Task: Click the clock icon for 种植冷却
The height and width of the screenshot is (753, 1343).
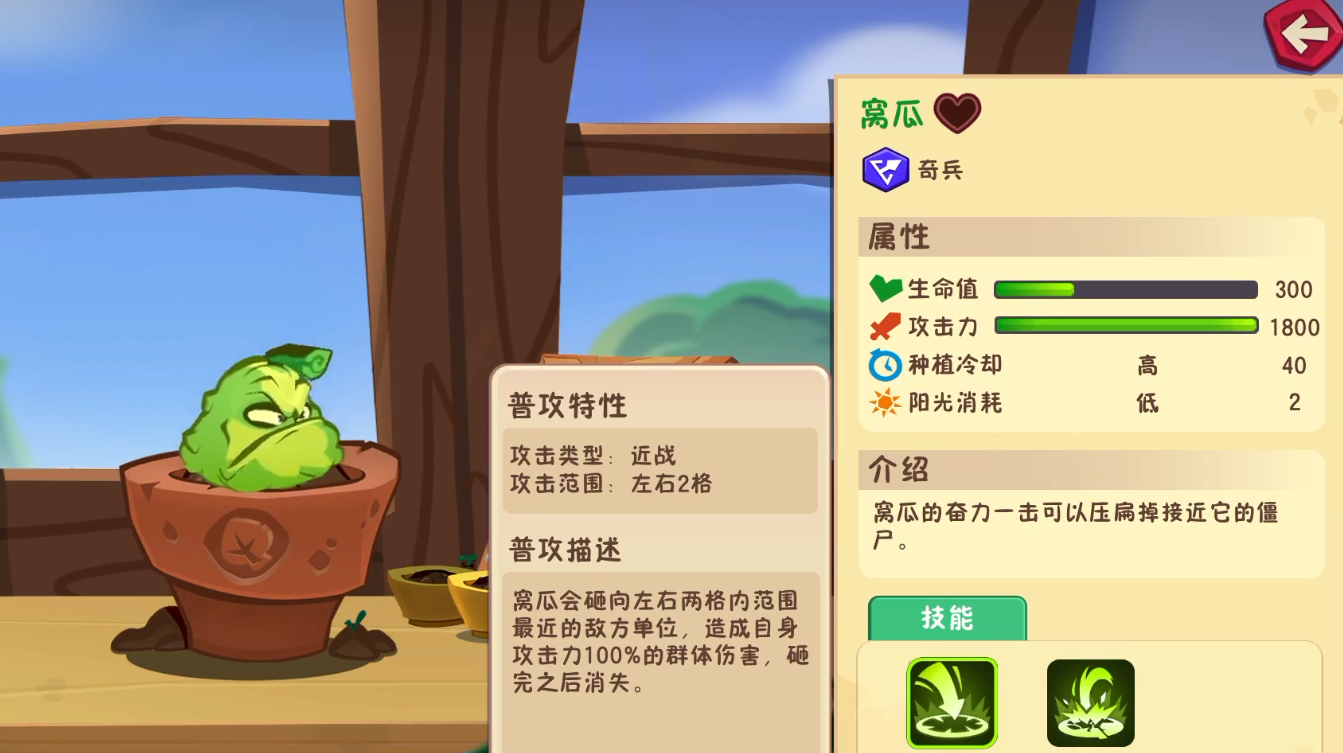Action: [884, 364]
